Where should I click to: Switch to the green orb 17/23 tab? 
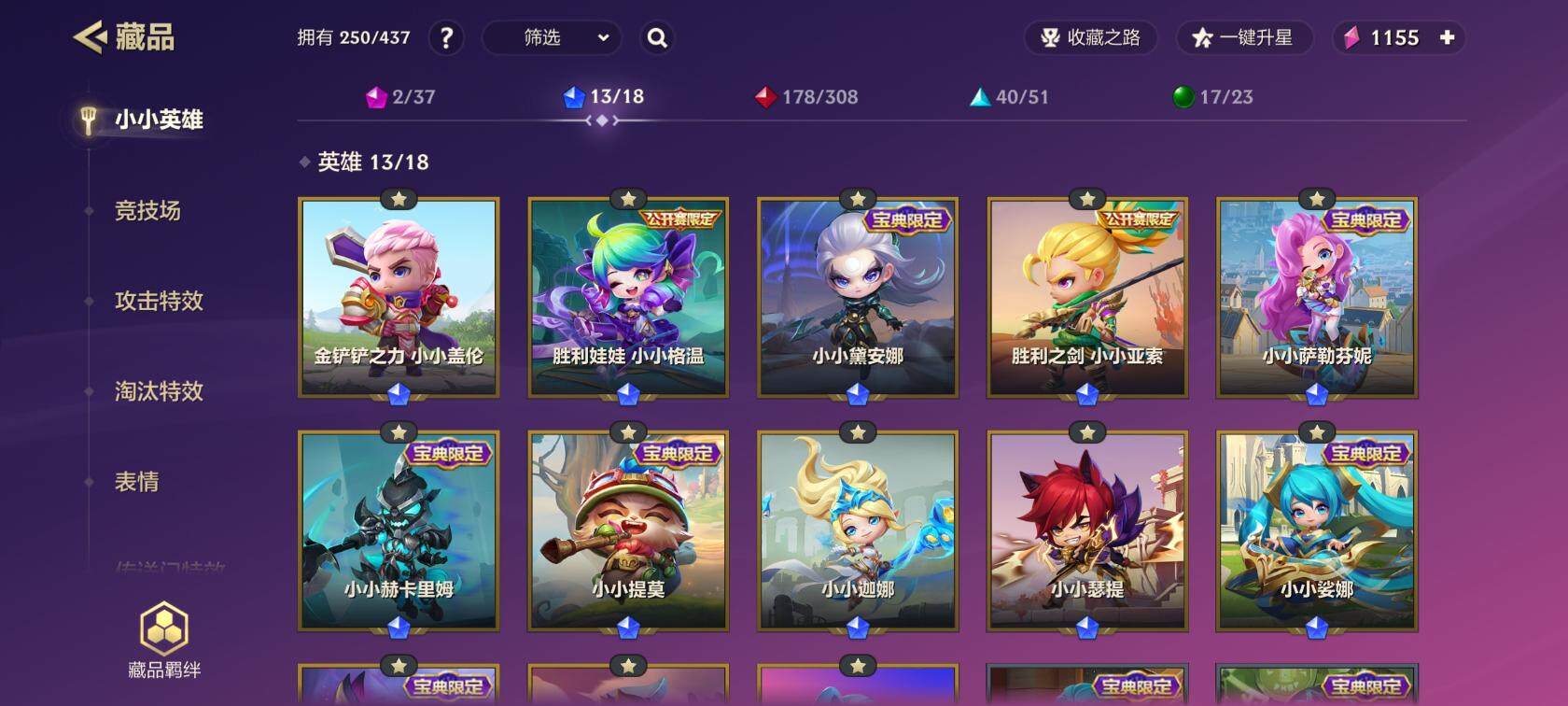[x=1212, y=97]
